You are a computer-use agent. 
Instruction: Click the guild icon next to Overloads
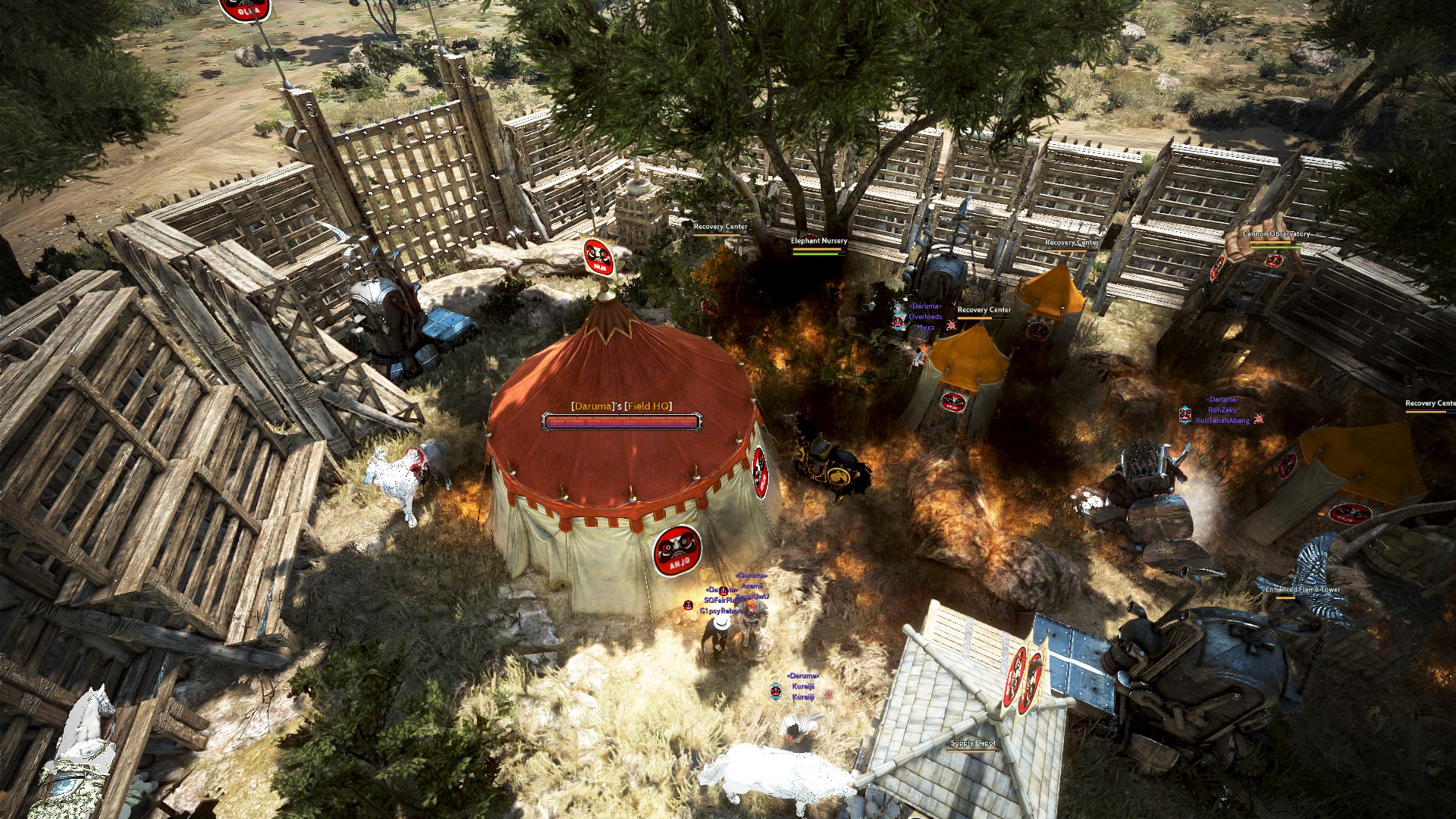click(898, 323)
